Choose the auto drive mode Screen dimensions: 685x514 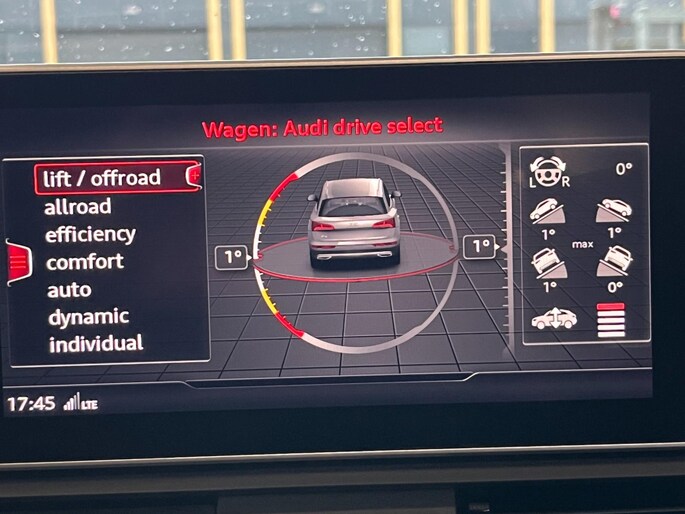(x=69, y=290)
